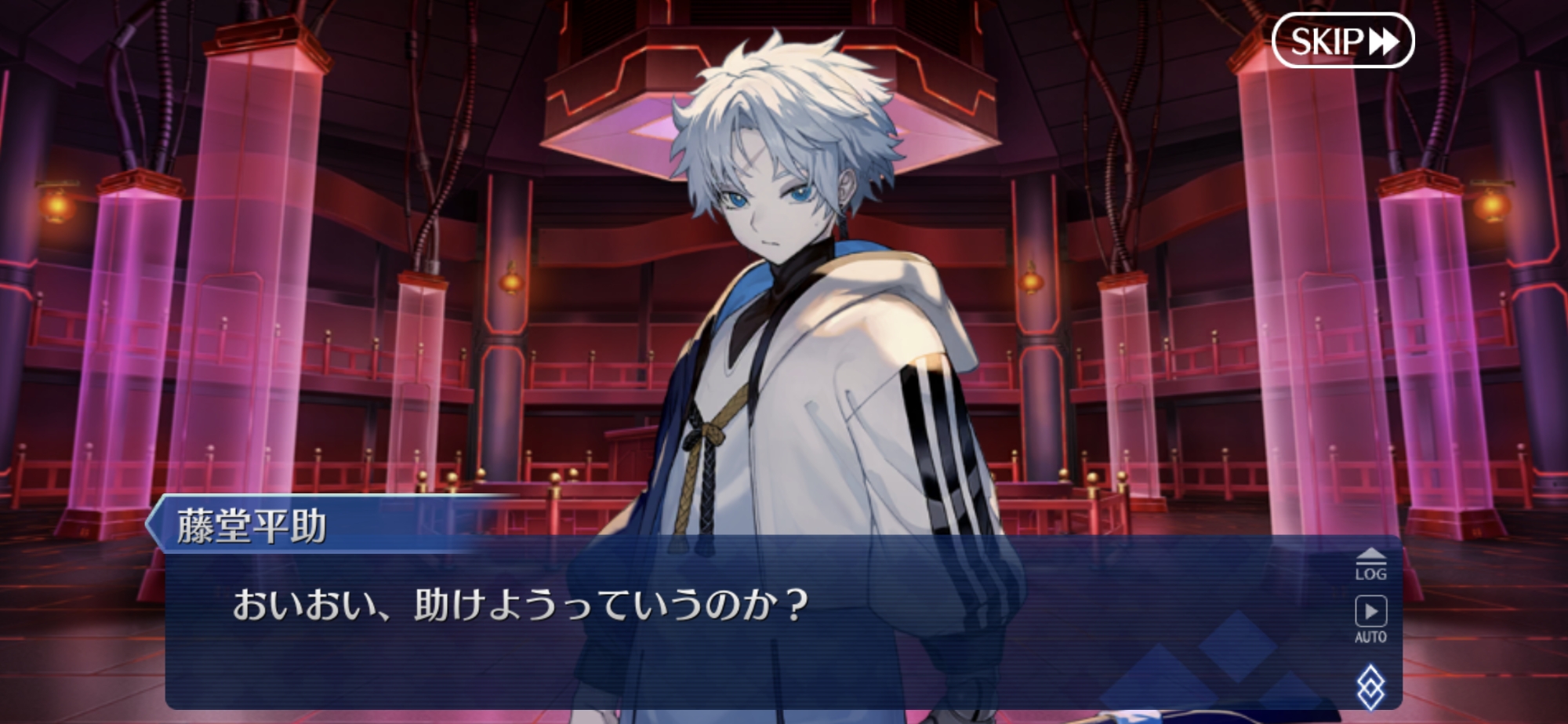
Task: Open the dialogue LOG
Action: coord(1370,564)
